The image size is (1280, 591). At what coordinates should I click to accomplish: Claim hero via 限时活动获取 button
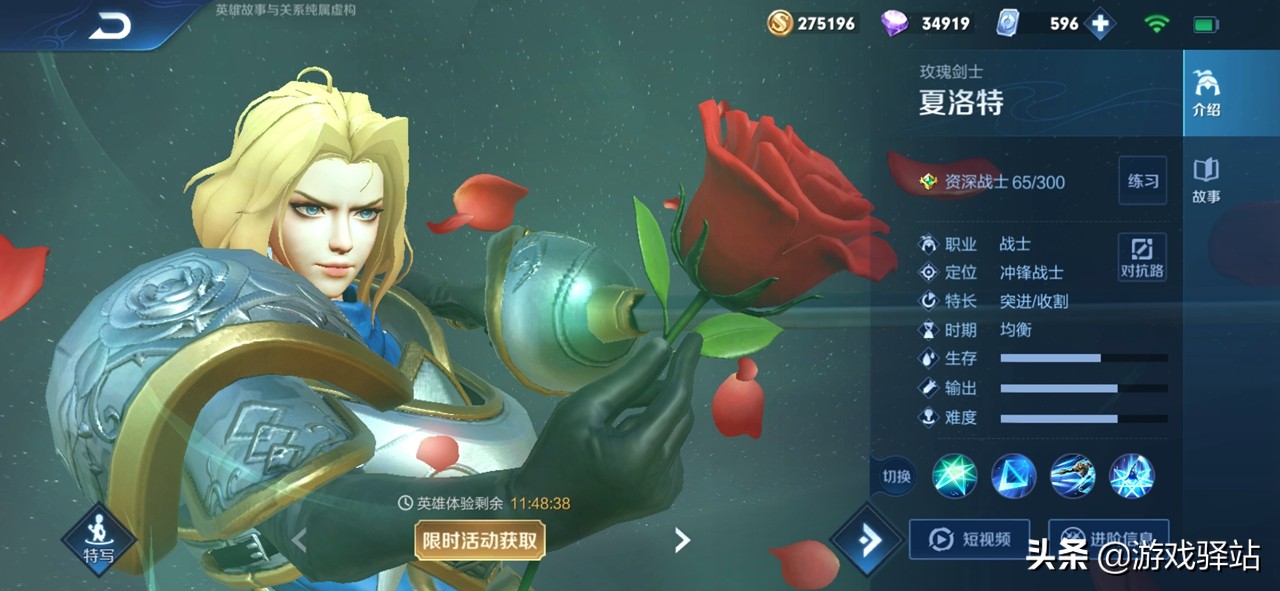click(480, 541)
